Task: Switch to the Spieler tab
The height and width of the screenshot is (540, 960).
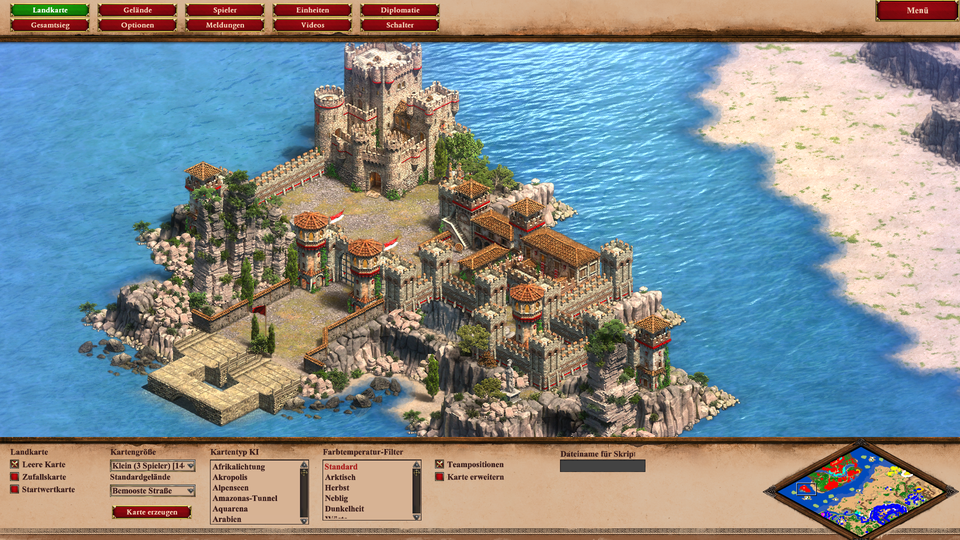Action: (x=225, y=10)
